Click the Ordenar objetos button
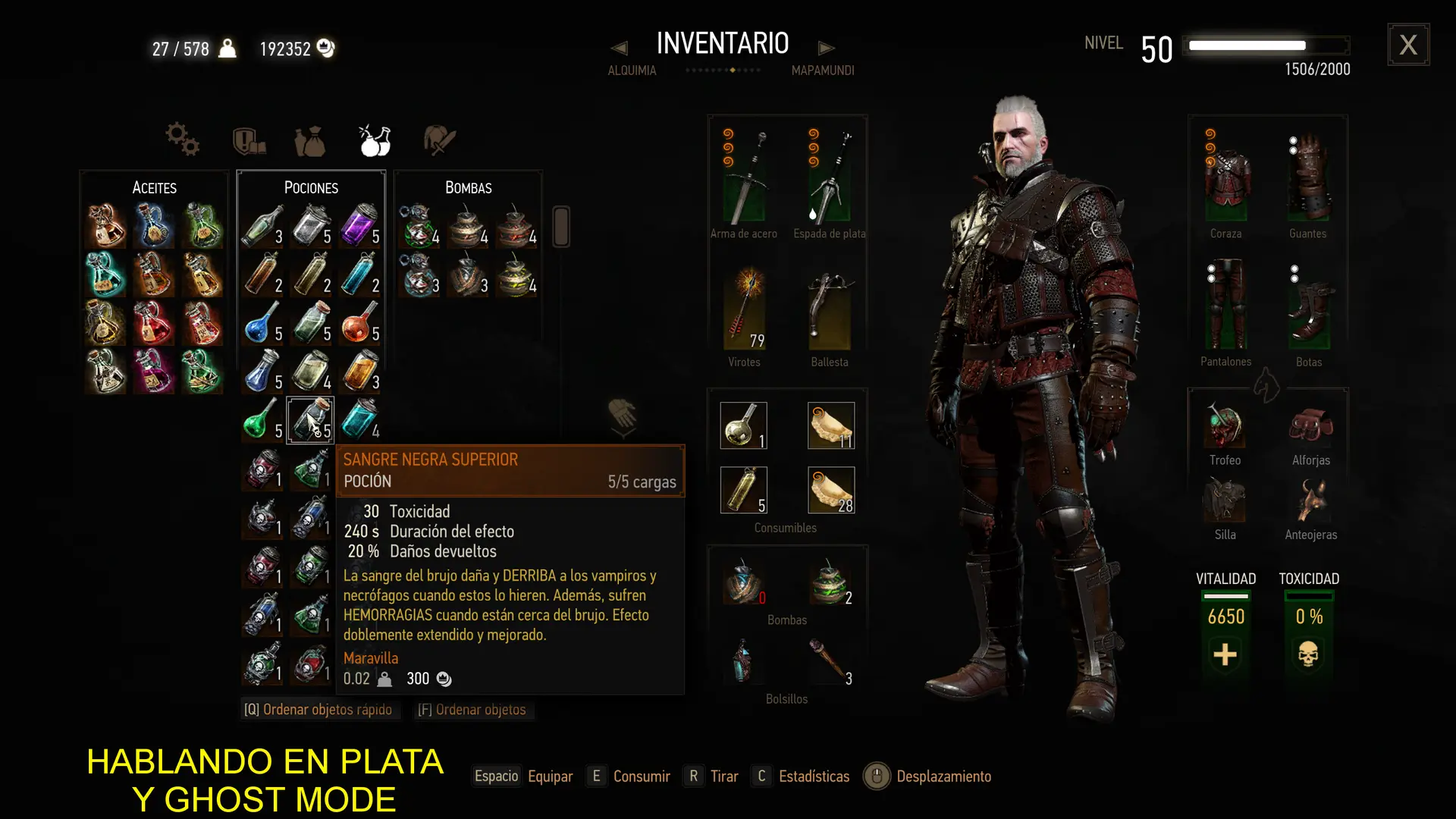 point(472,710)
